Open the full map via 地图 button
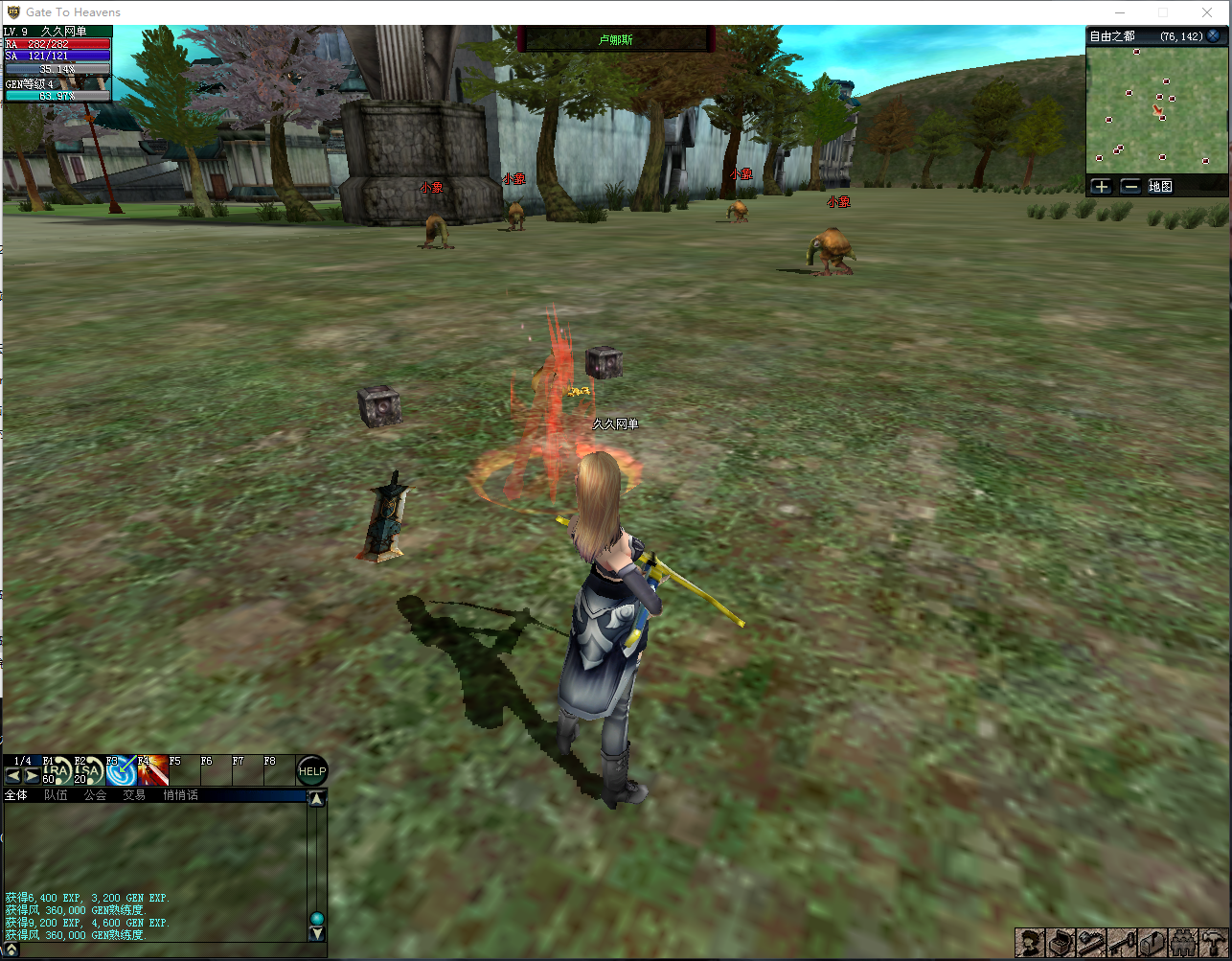Image resolution: width=1232 pixels, height=961 pixels. [x=1160, y=187]
